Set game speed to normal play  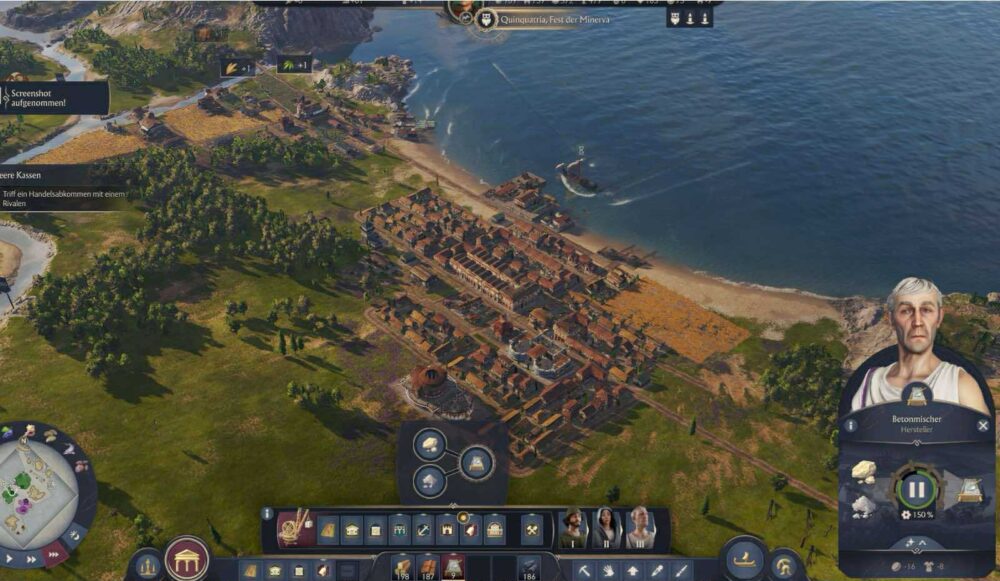8,556
